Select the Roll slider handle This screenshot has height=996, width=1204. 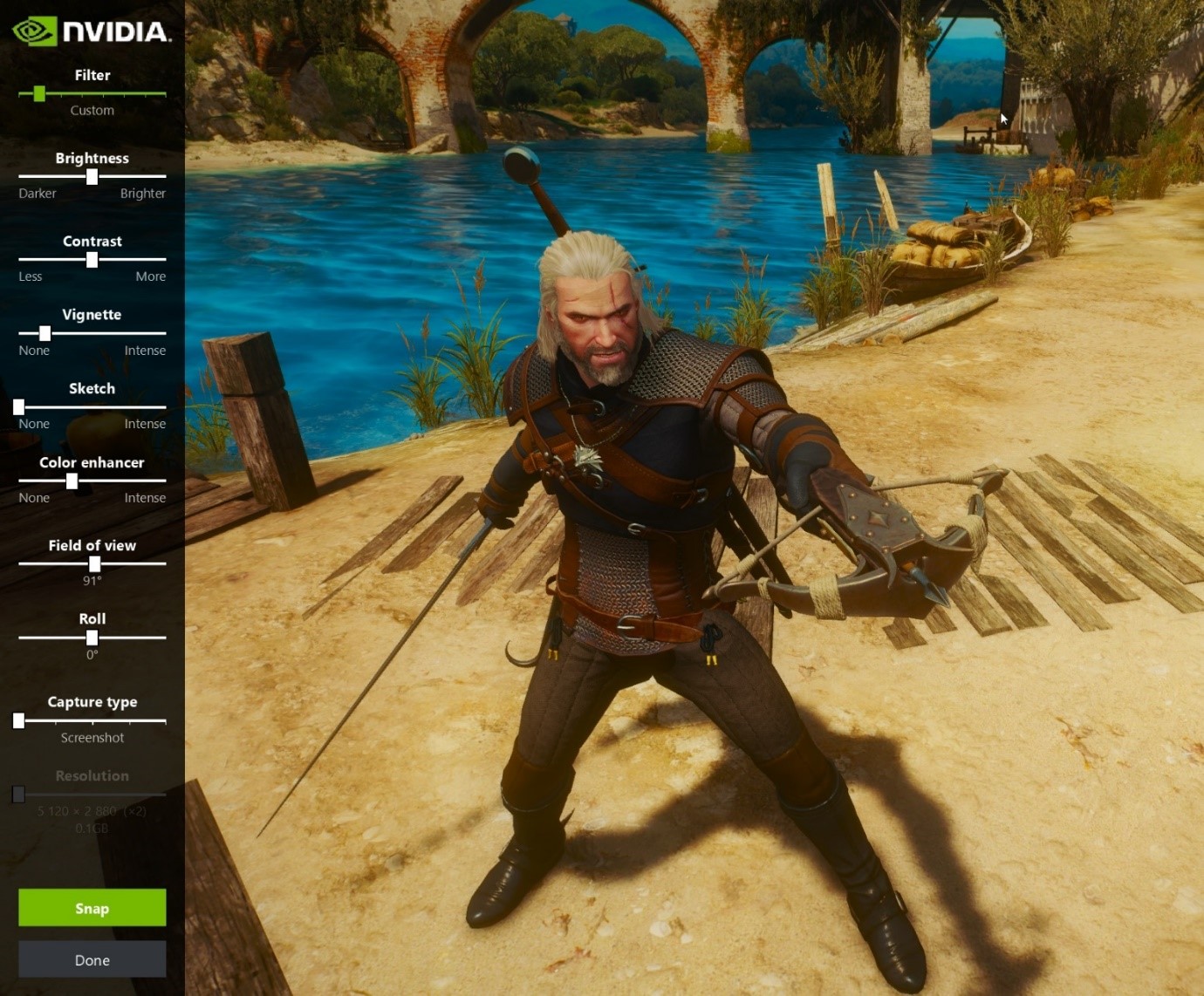(x=92, y=638)
